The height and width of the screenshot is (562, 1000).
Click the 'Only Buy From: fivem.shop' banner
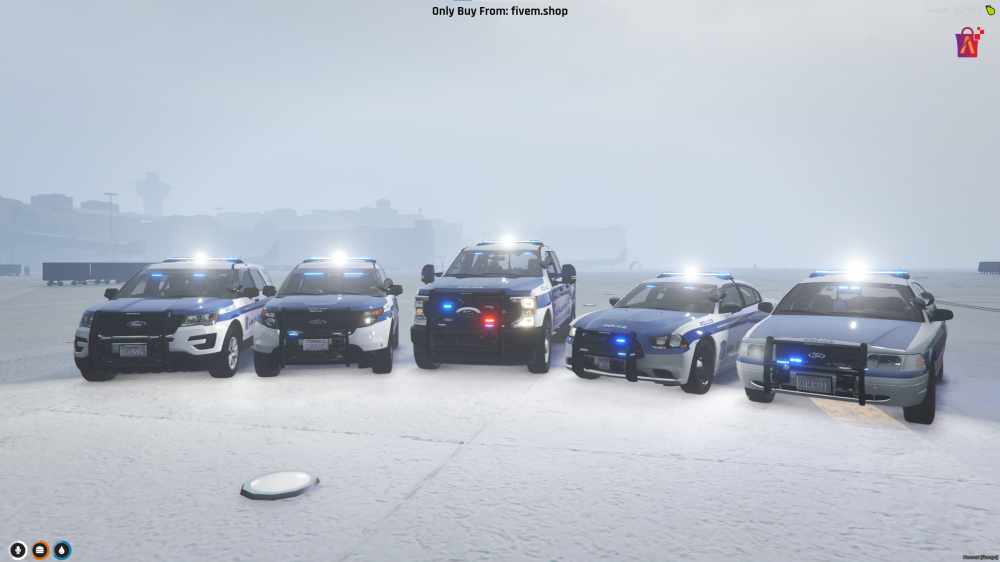tap(500, 11)
